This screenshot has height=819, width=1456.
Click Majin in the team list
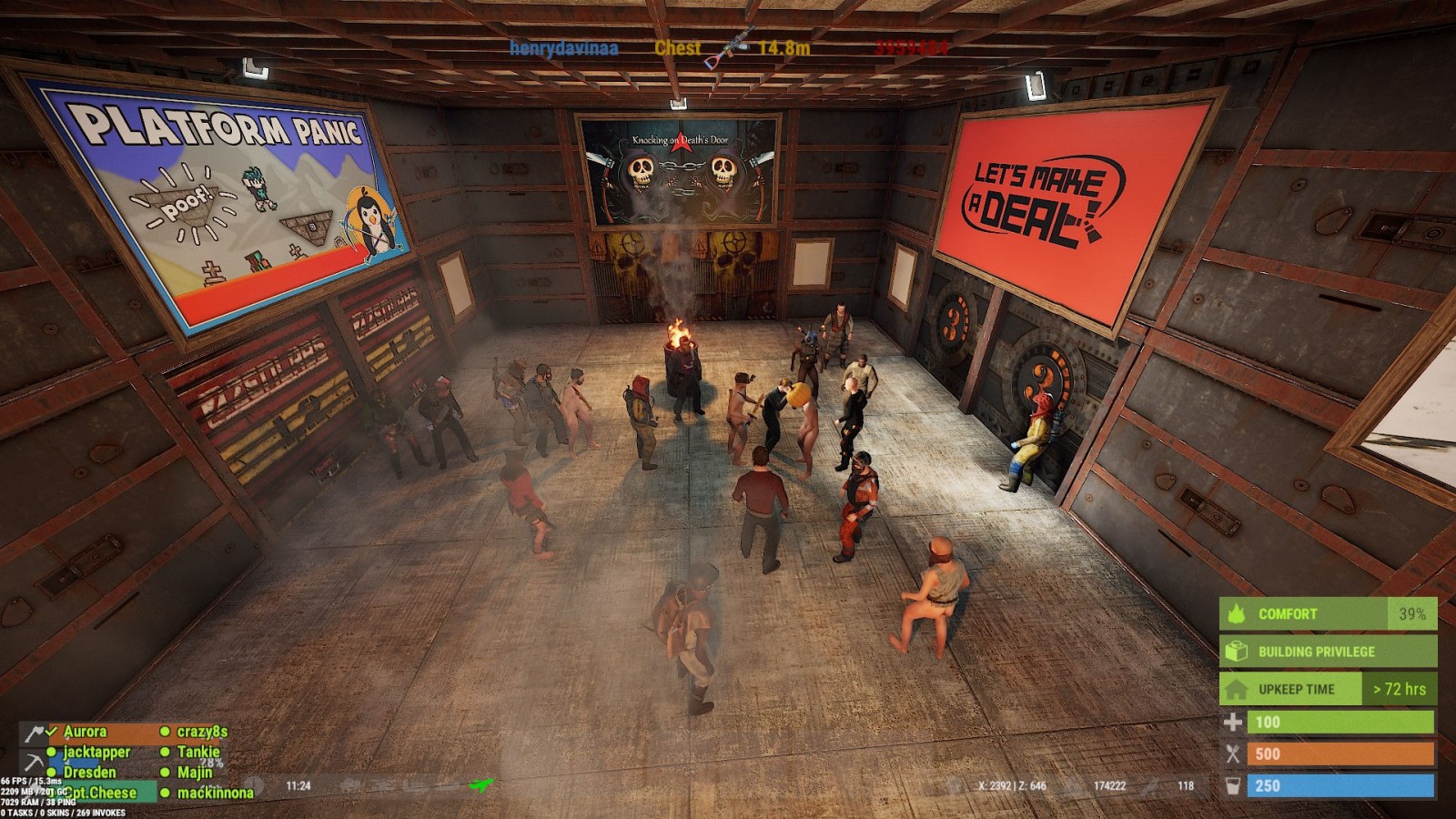click(x=195, y=773)
